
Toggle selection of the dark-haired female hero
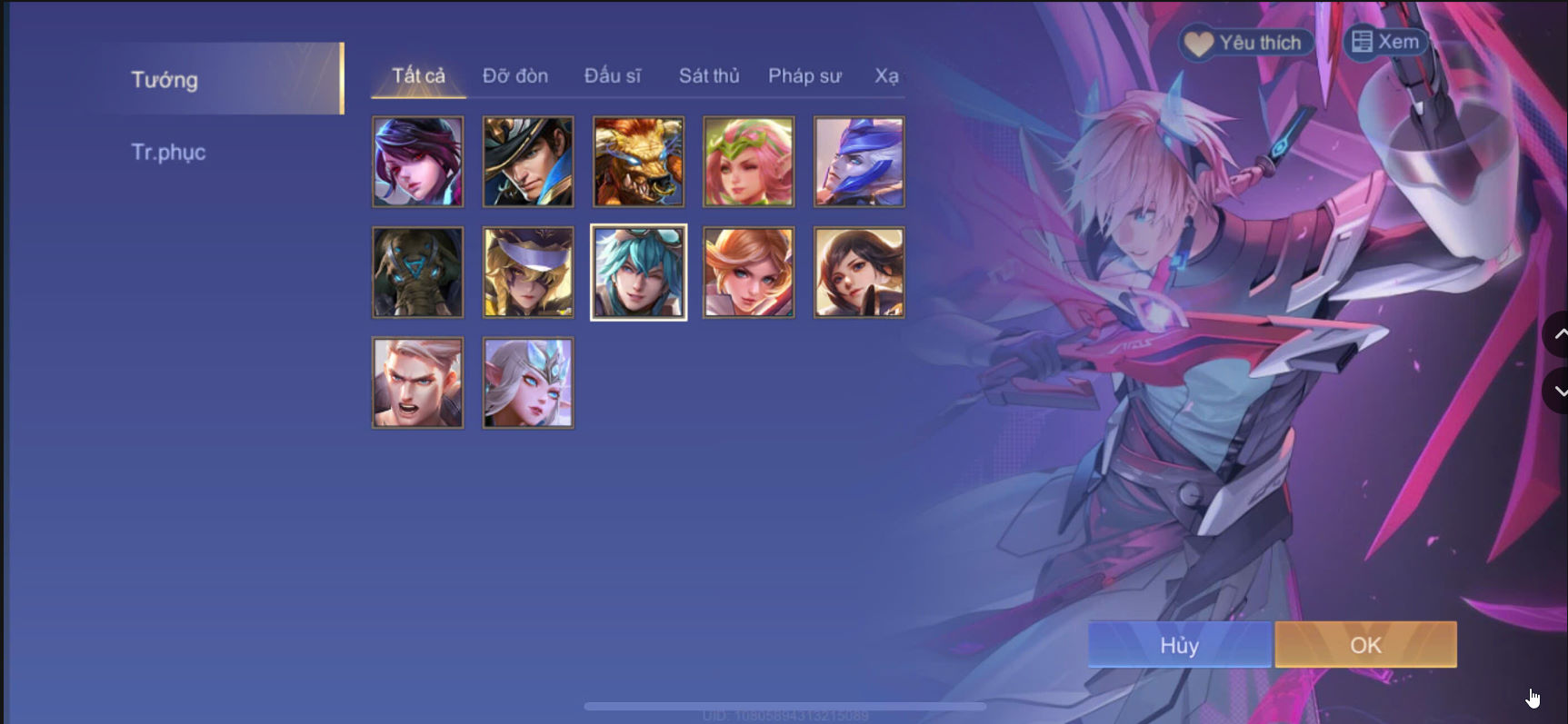click(857, 272)
